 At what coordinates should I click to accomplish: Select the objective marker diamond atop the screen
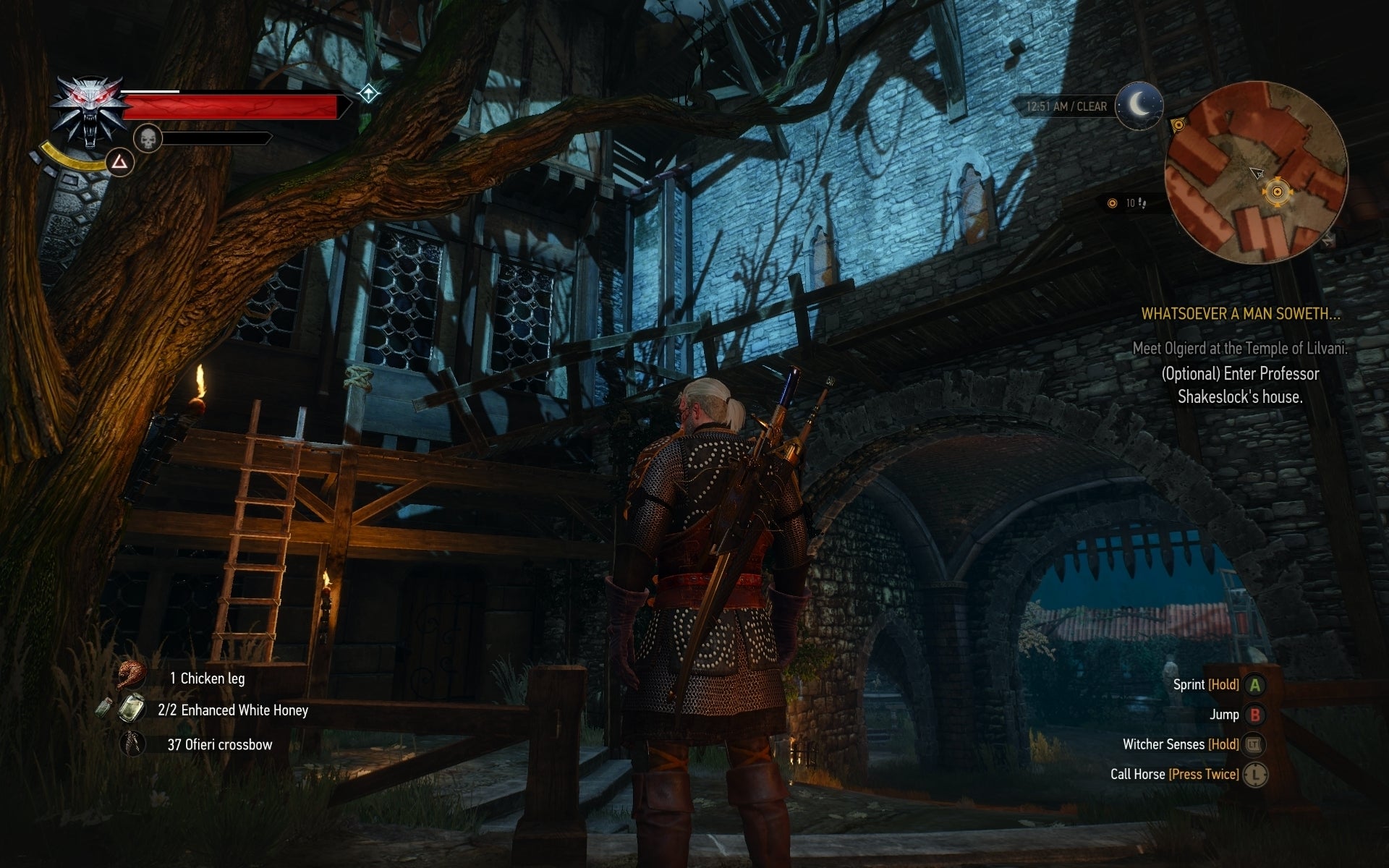(368, 93)
